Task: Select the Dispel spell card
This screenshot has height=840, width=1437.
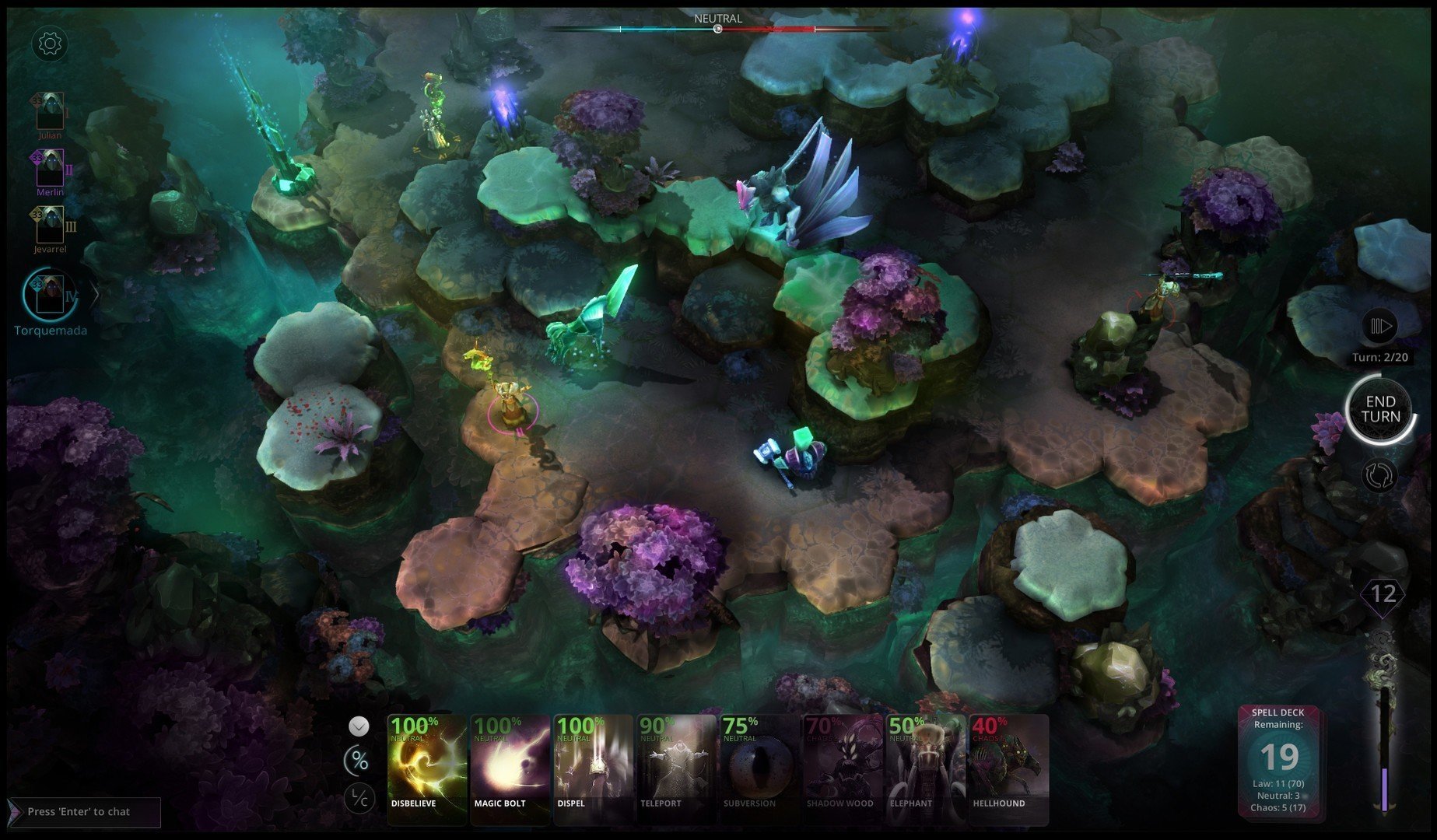Action: click(x=593, y=768)
